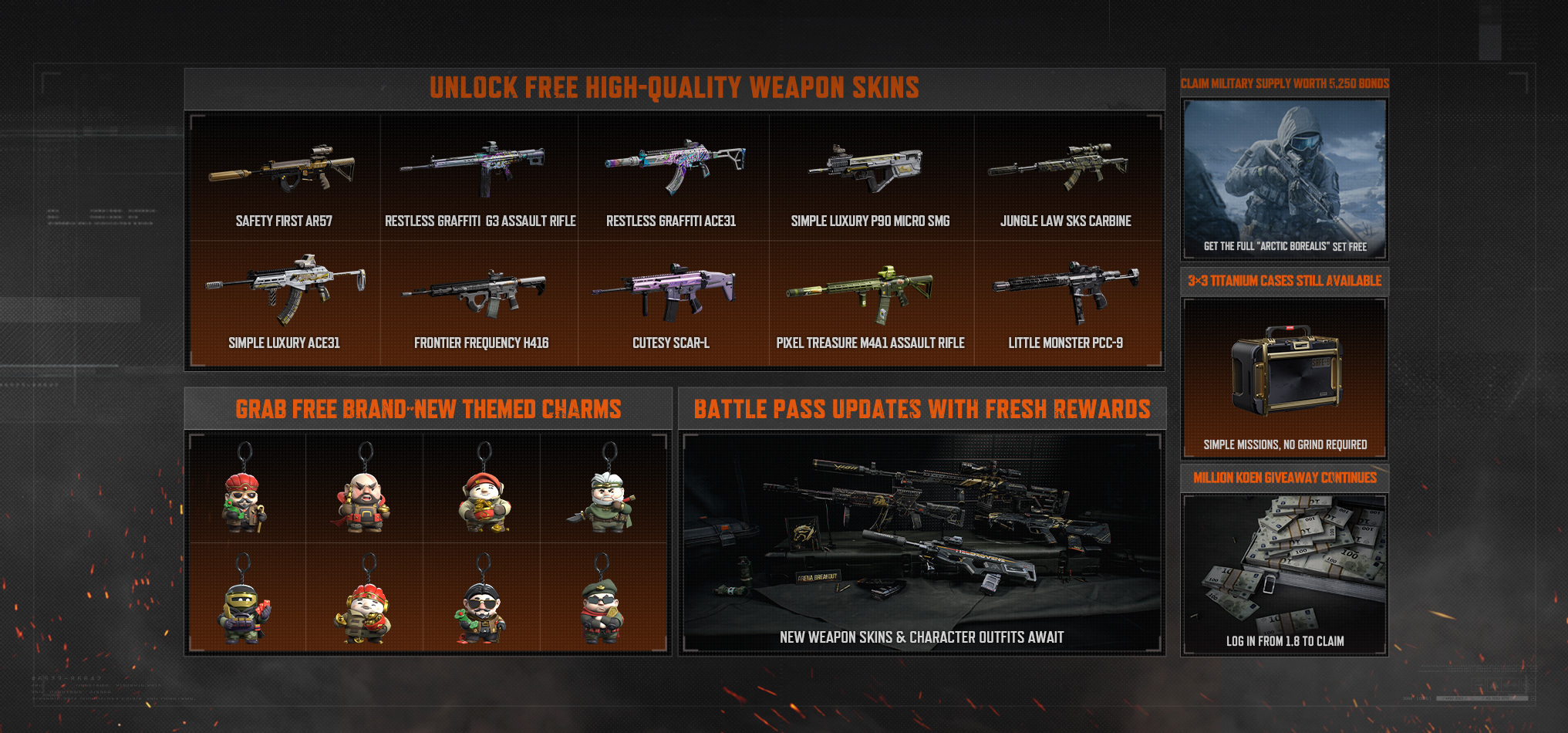The image size is (1568, 733).
Task: Select the Safety First AR57 skin
Action: 284,179
